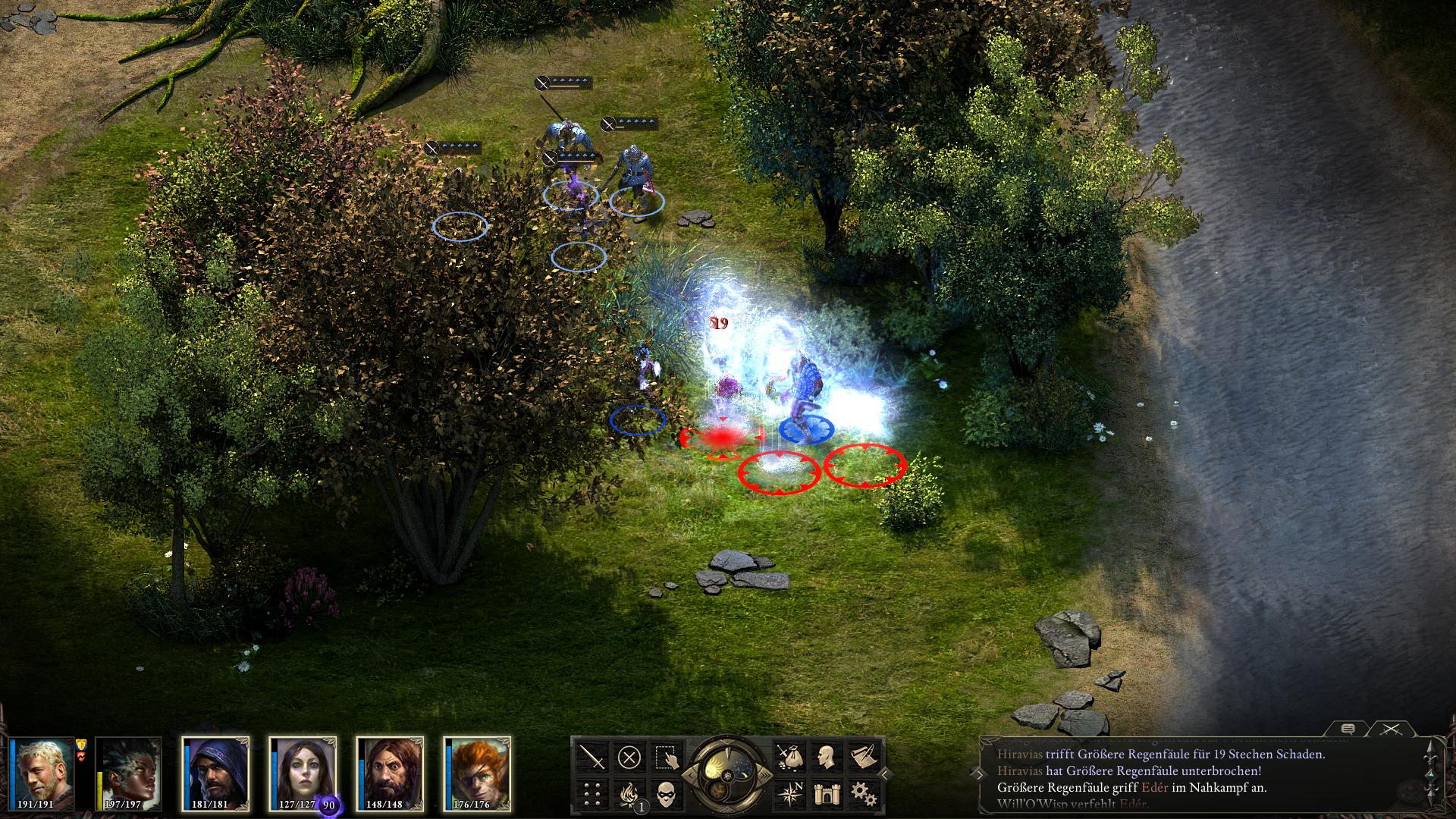
Task: Select the feathered dark-haired companion portrait
Action: pyautogui.click(x=130, y=772)
